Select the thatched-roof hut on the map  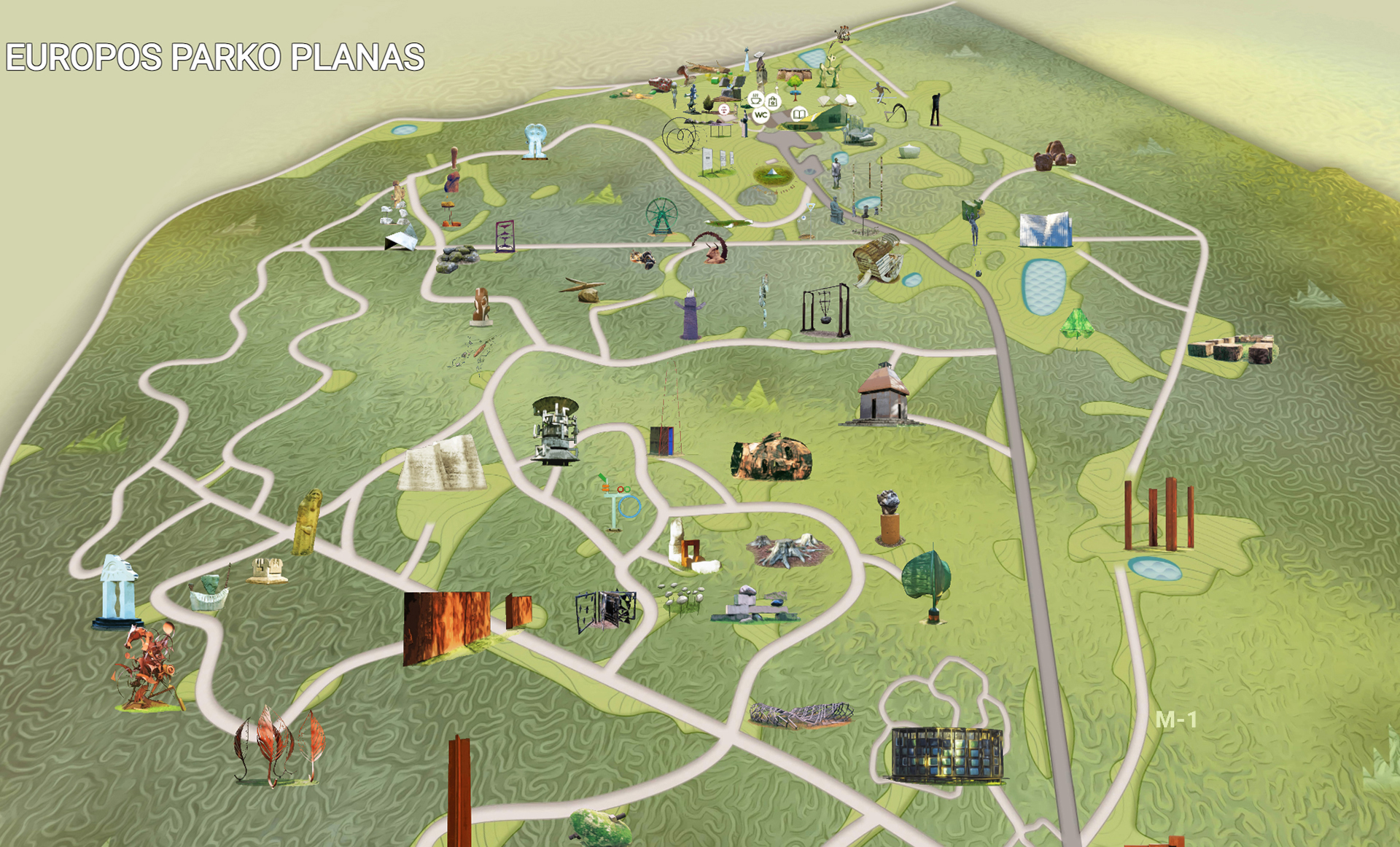tap(883, 394)
